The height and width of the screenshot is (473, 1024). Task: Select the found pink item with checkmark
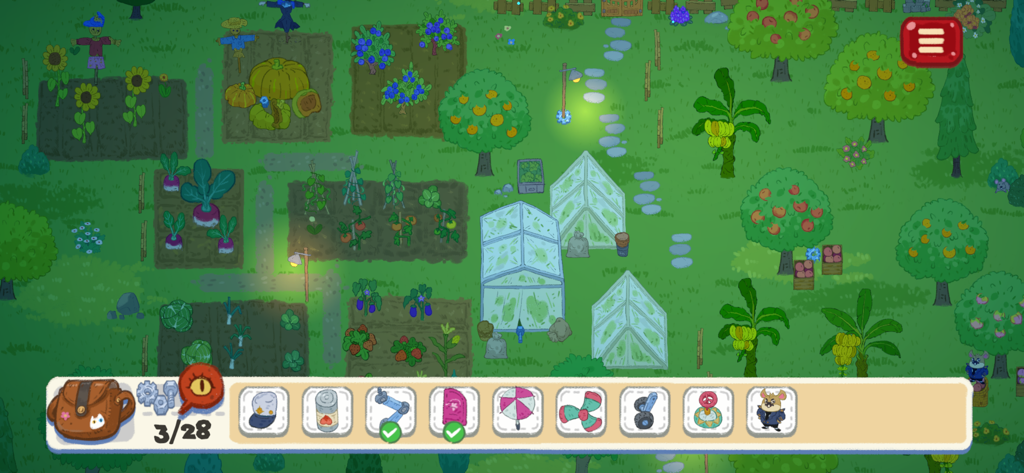coord(454,411)
